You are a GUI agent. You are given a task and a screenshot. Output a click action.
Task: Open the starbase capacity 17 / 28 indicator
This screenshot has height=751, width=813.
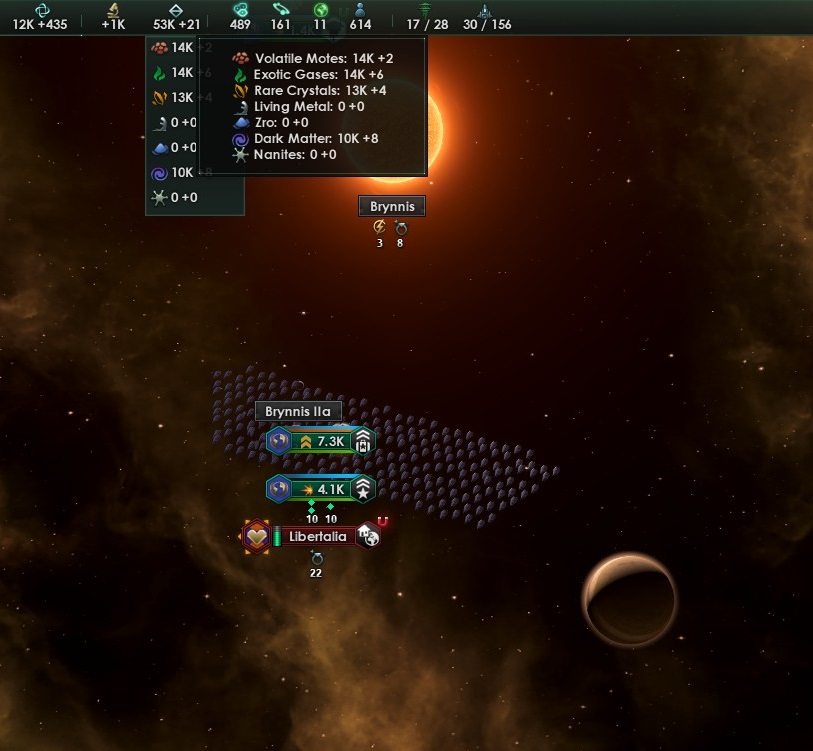point(426,16)
